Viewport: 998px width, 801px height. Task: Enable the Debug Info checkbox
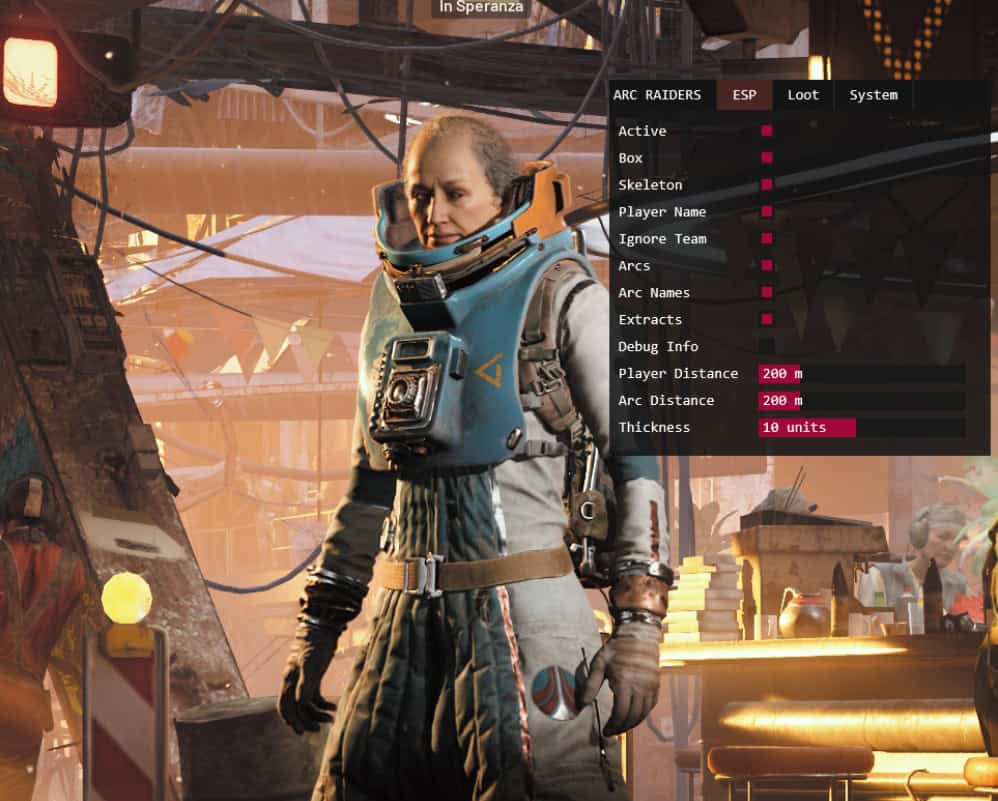767,347
